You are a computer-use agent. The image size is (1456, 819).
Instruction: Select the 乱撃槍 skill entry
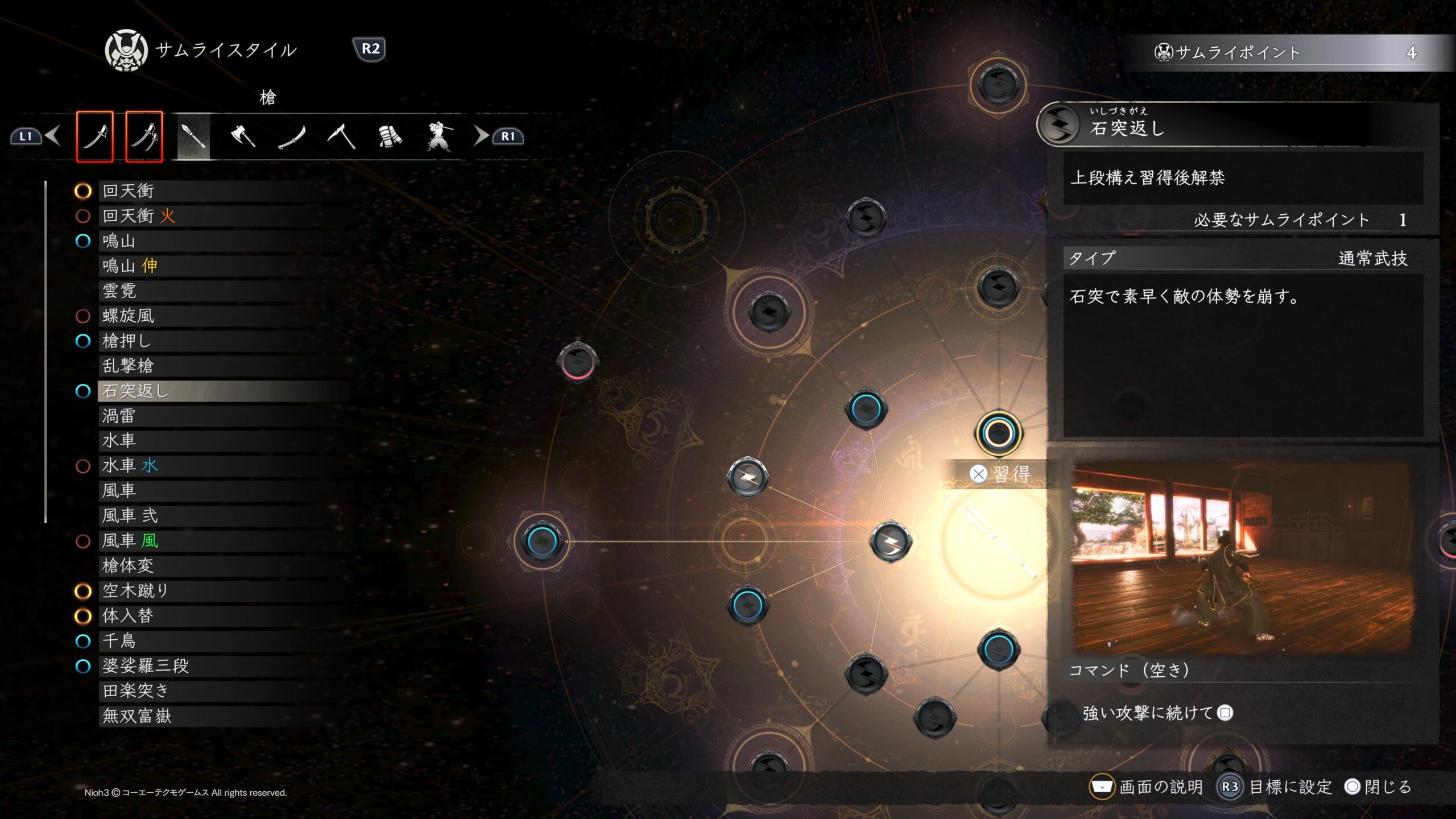129,366
